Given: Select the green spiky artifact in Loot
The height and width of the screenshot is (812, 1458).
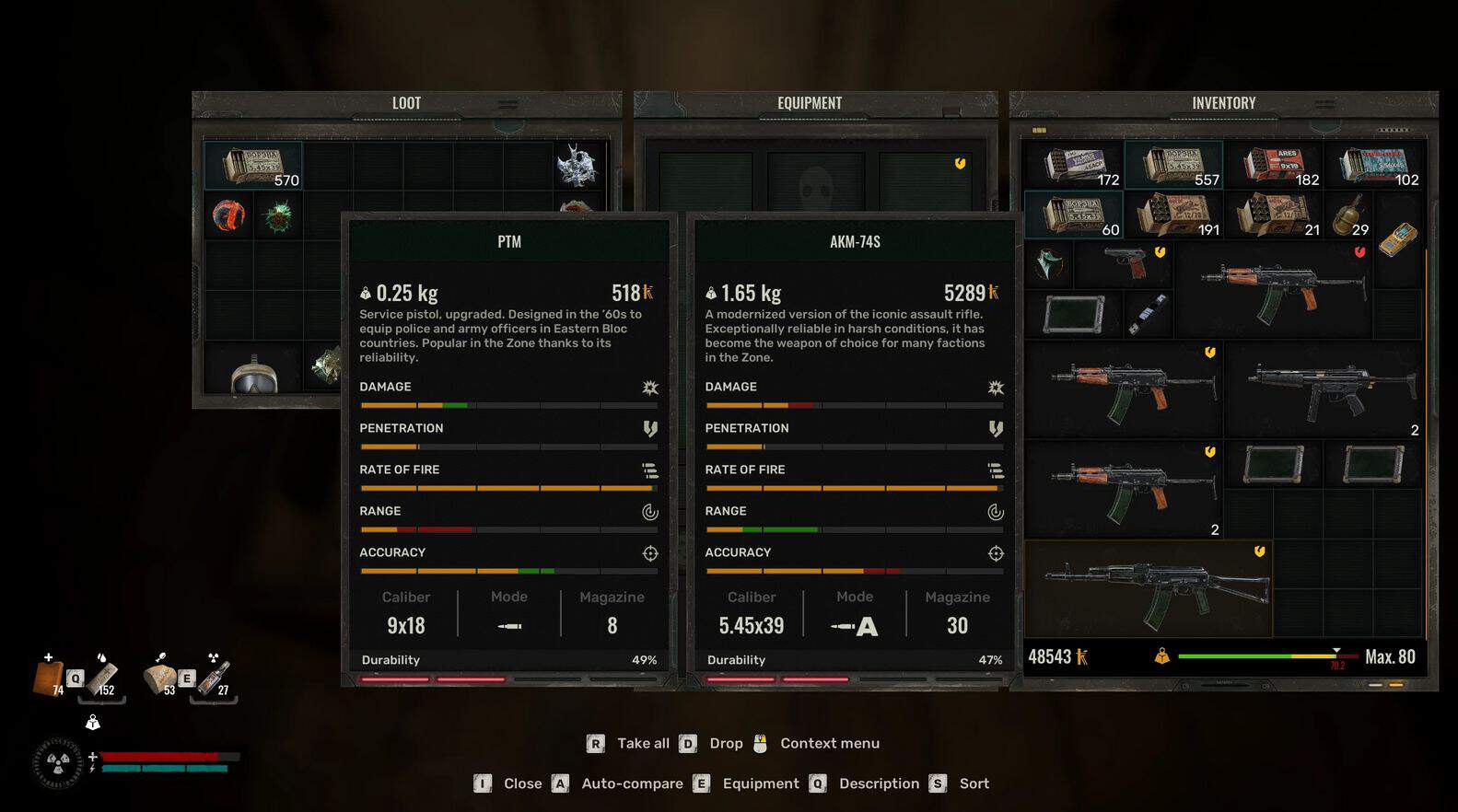Looking at the screenshot, I should (x=277, y=217).
